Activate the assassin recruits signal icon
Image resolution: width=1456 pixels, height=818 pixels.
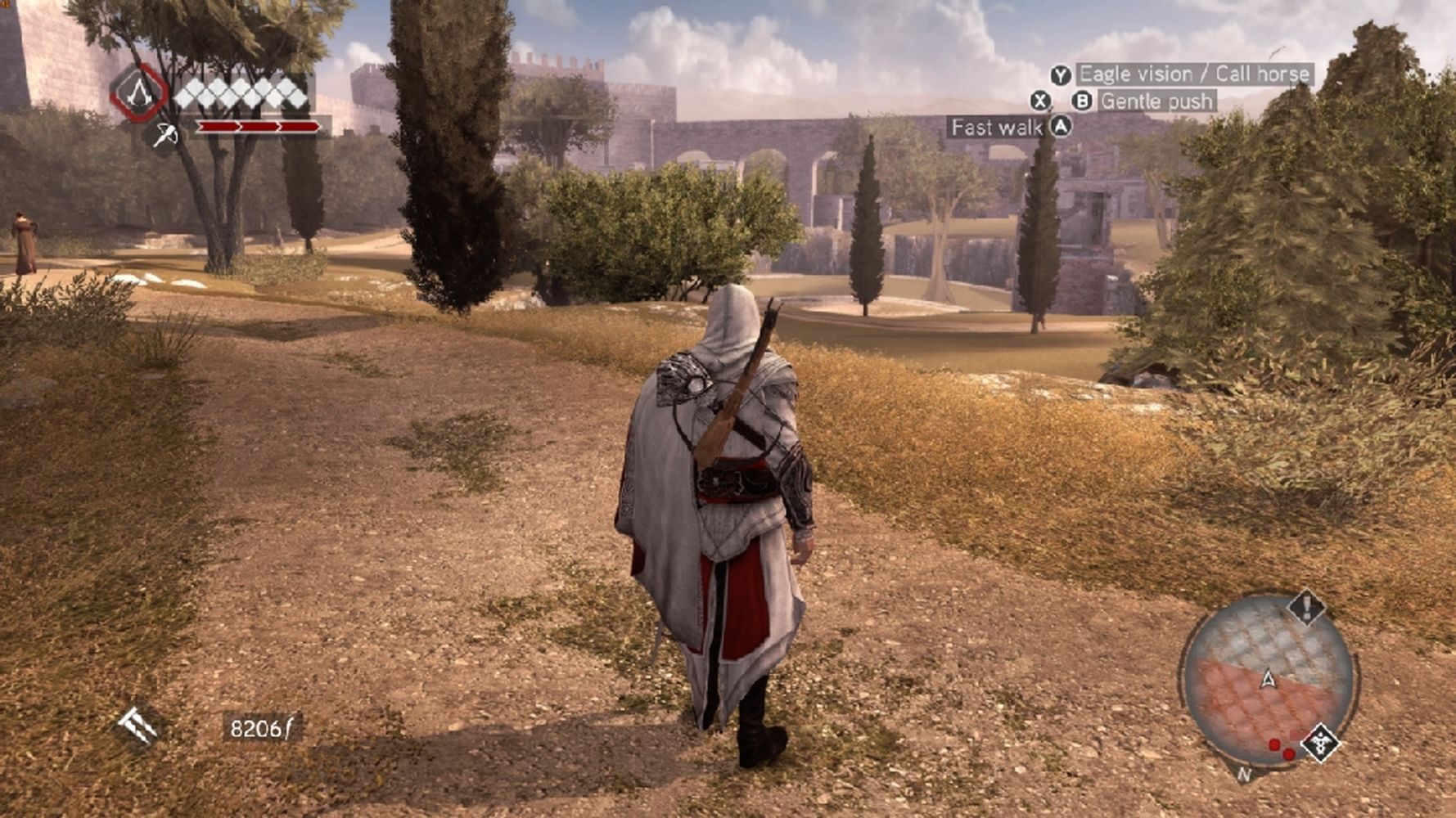pos(137,725)
